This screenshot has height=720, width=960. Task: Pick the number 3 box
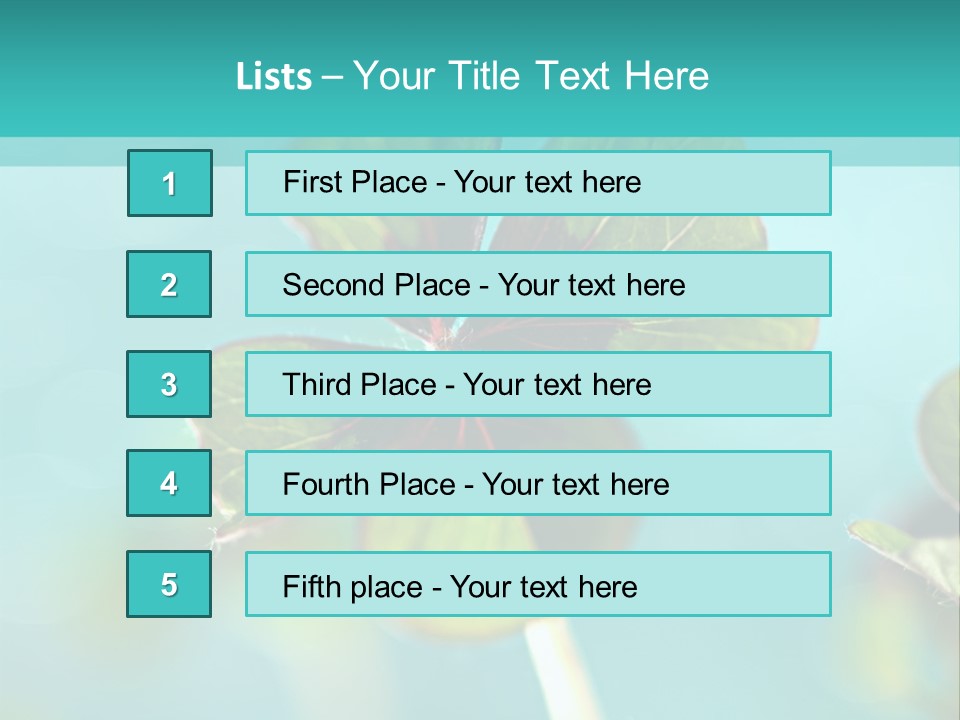click(169, 384)
